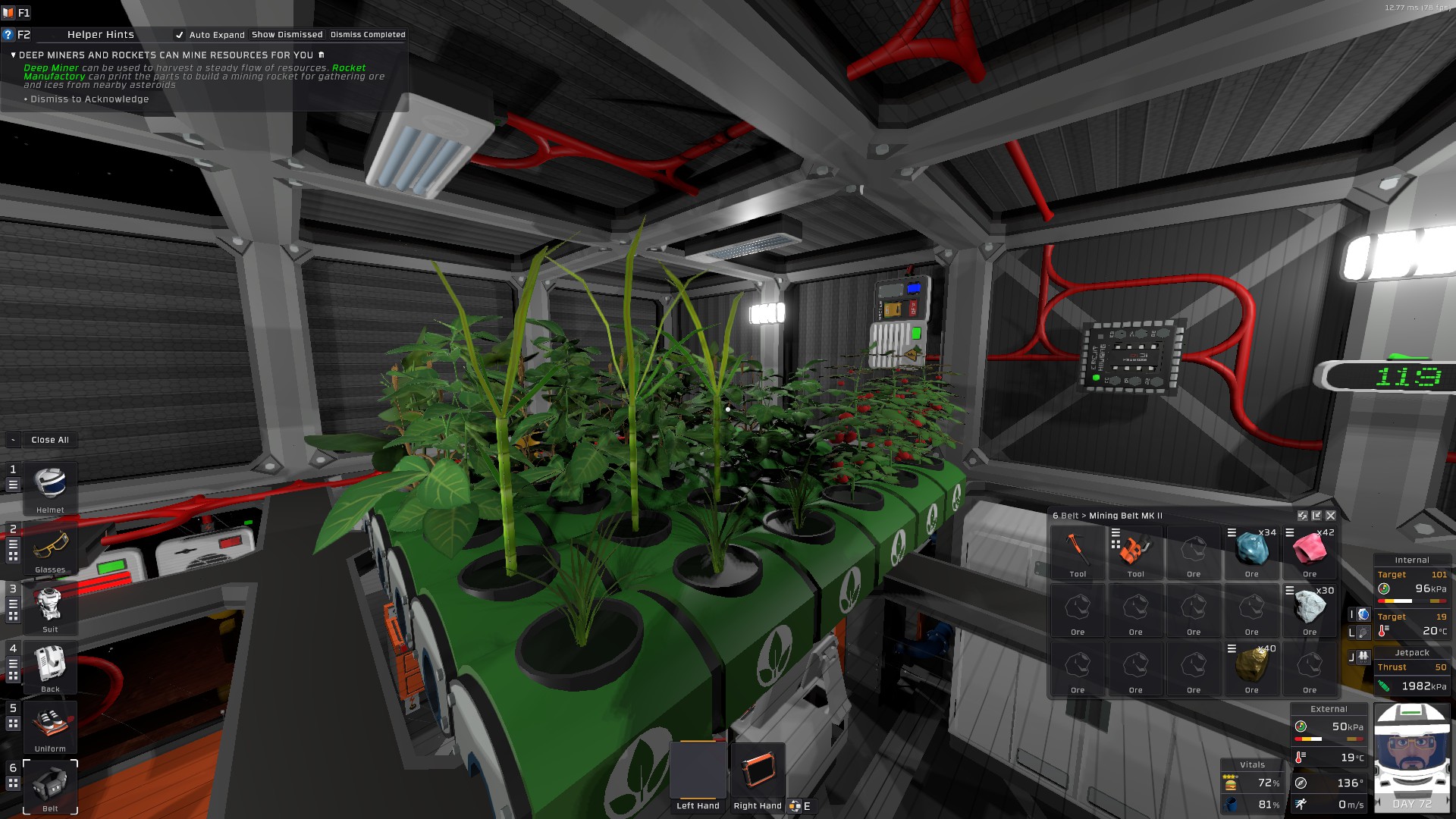The height and width of the screenshot is (819, 1456).
Task: Uncheck the Auto Expand checkbox
Action: pyautogui.click(x=180, y=34)
